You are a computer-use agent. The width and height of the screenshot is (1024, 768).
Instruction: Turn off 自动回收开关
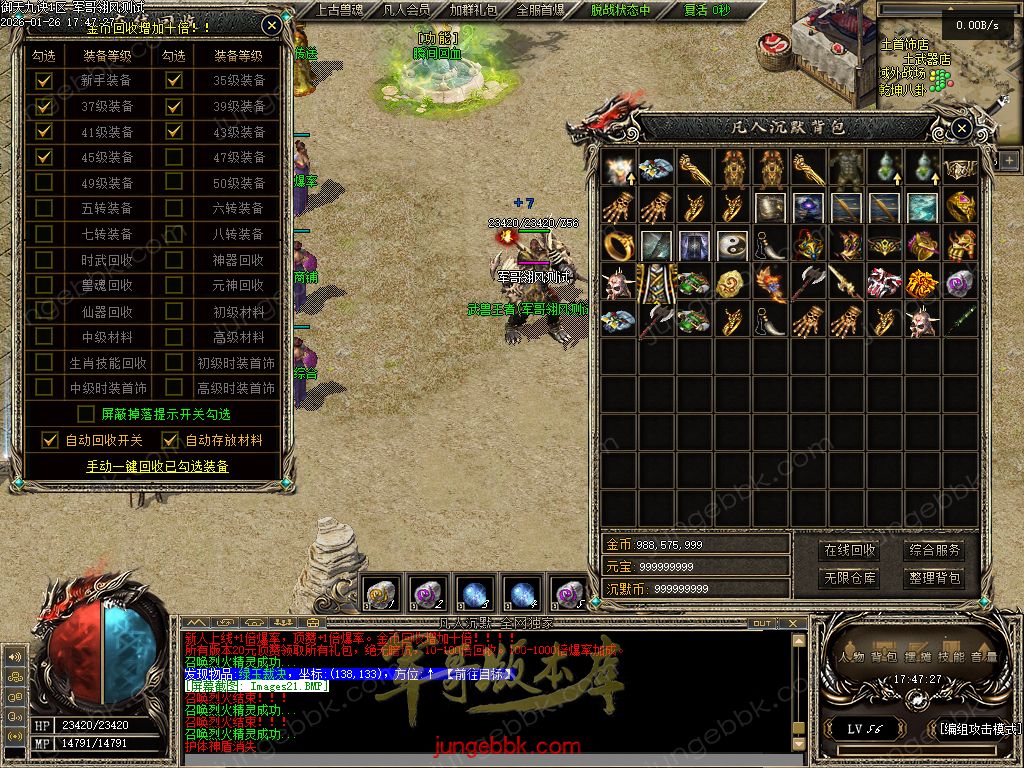(x=51, y=440)
